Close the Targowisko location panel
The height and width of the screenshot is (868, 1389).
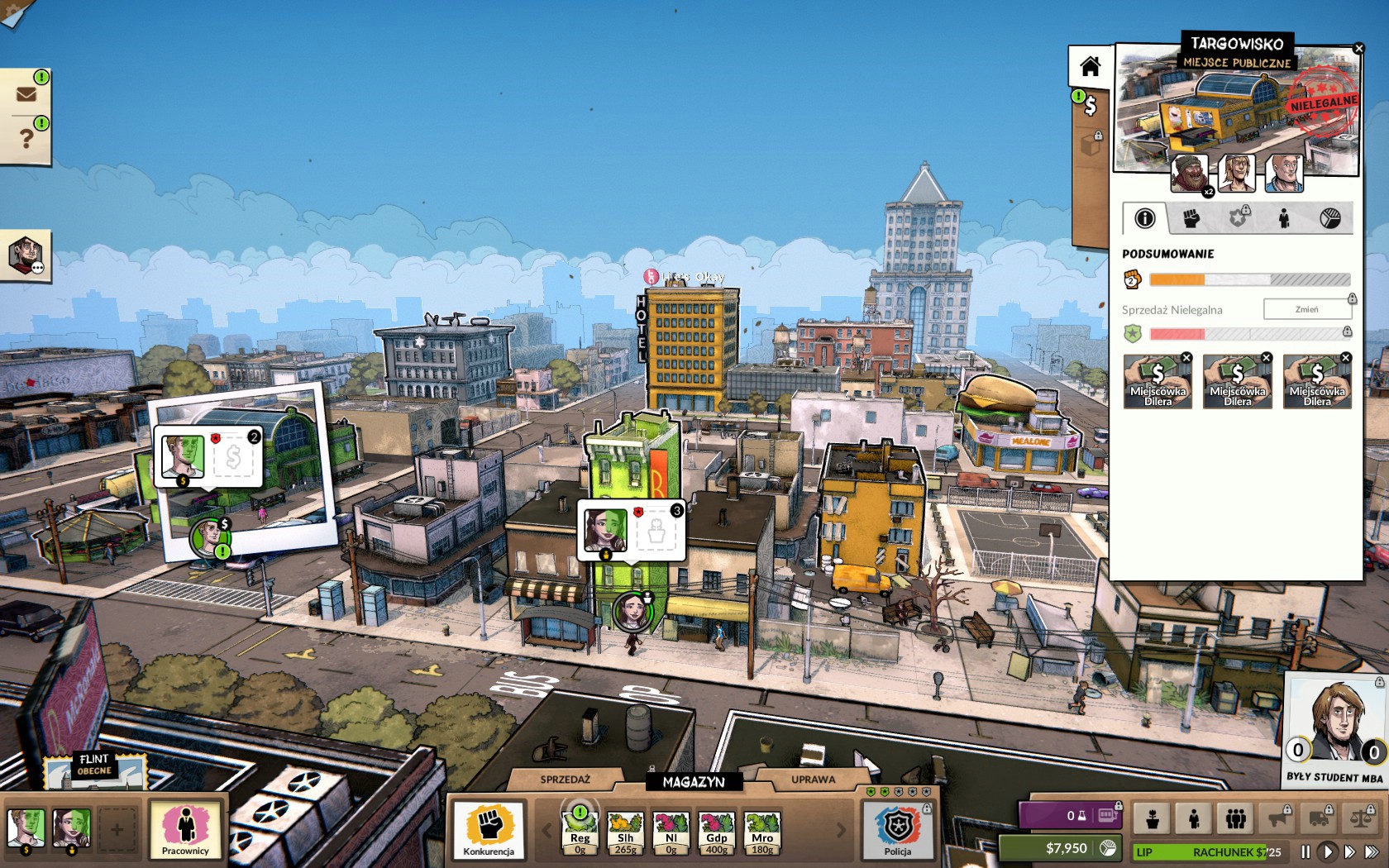pos(1358,50)
